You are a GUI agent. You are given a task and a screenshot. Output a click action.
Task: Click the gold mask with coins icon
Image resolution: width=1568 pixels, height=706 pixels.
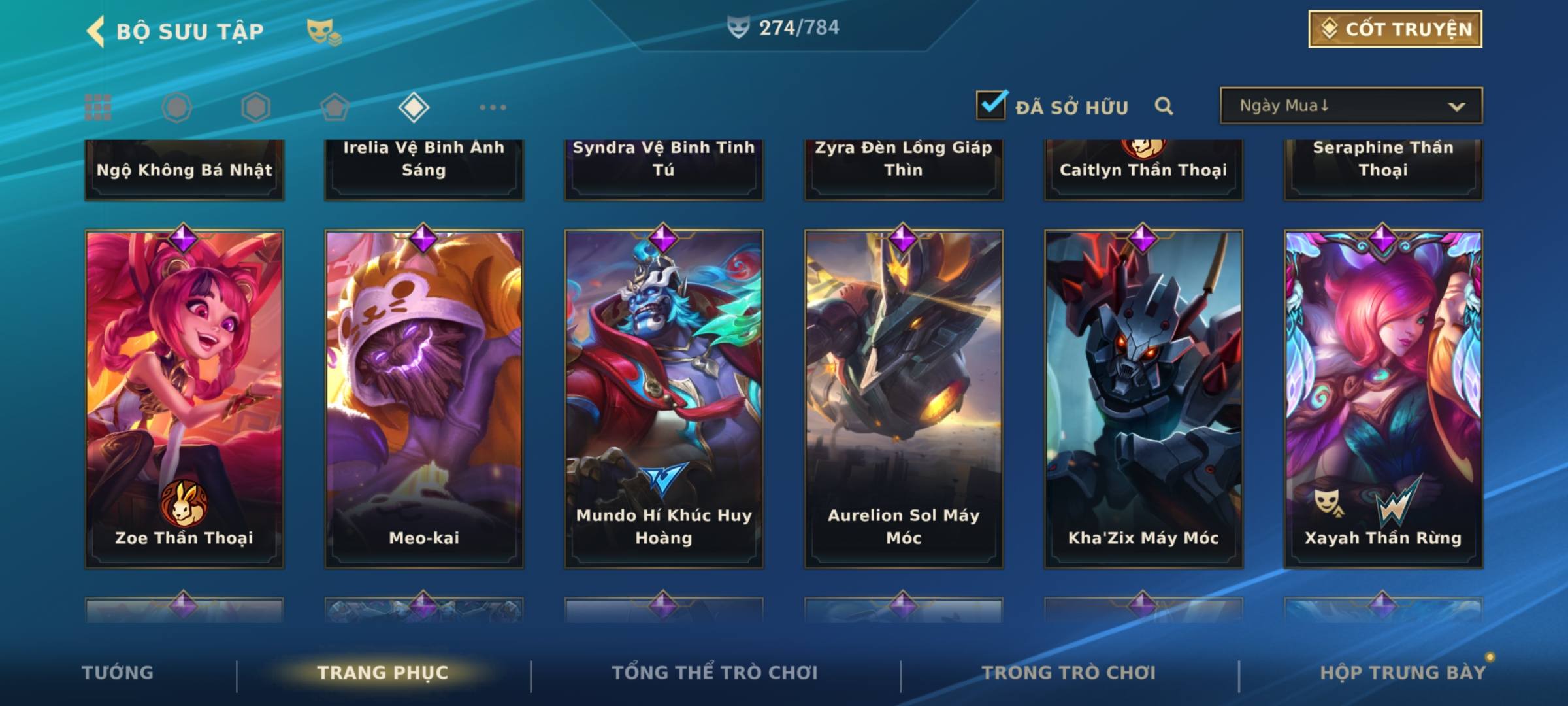point(323,31)
